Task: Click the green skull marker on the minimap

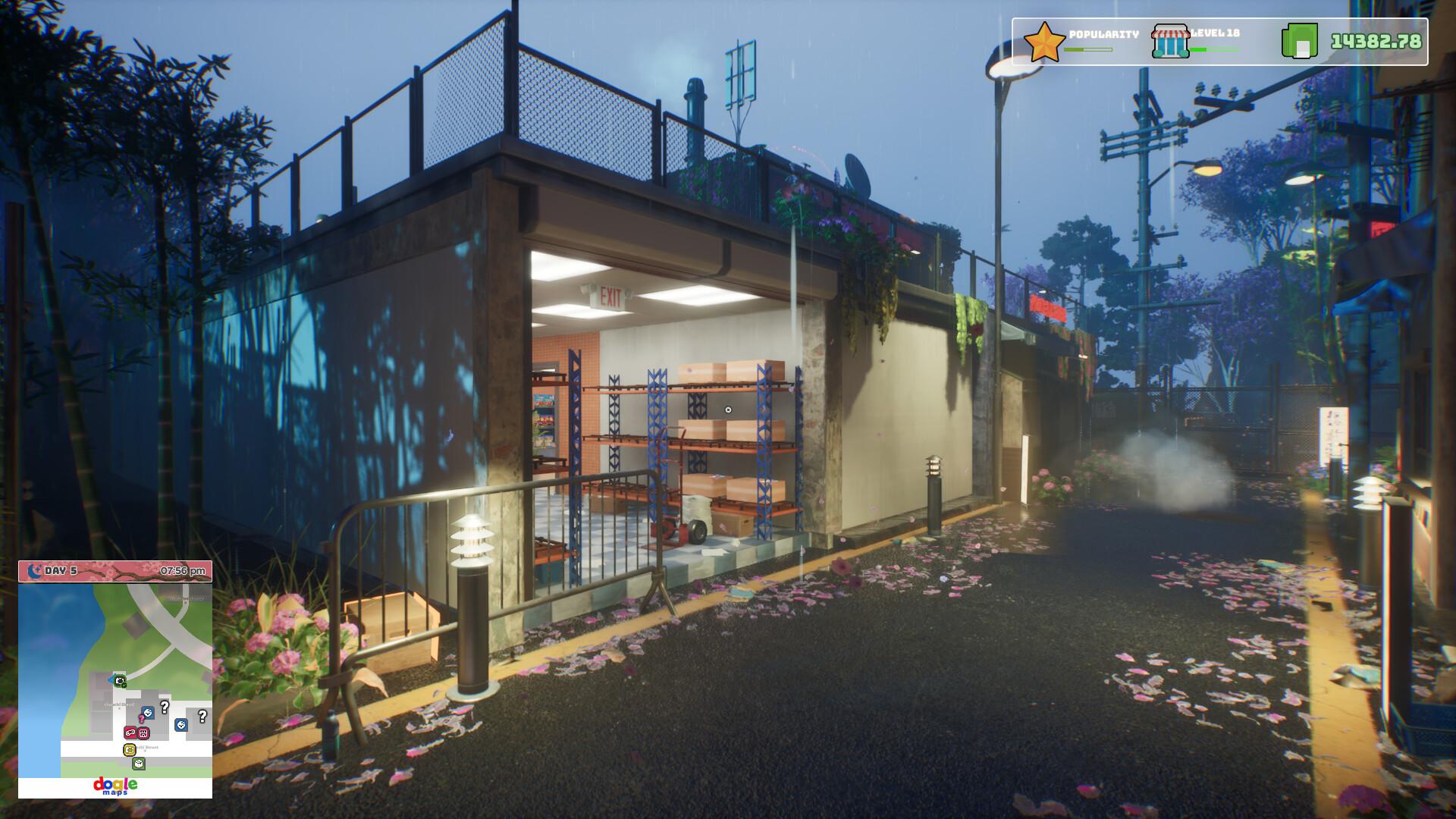Action: click(138, 764)
